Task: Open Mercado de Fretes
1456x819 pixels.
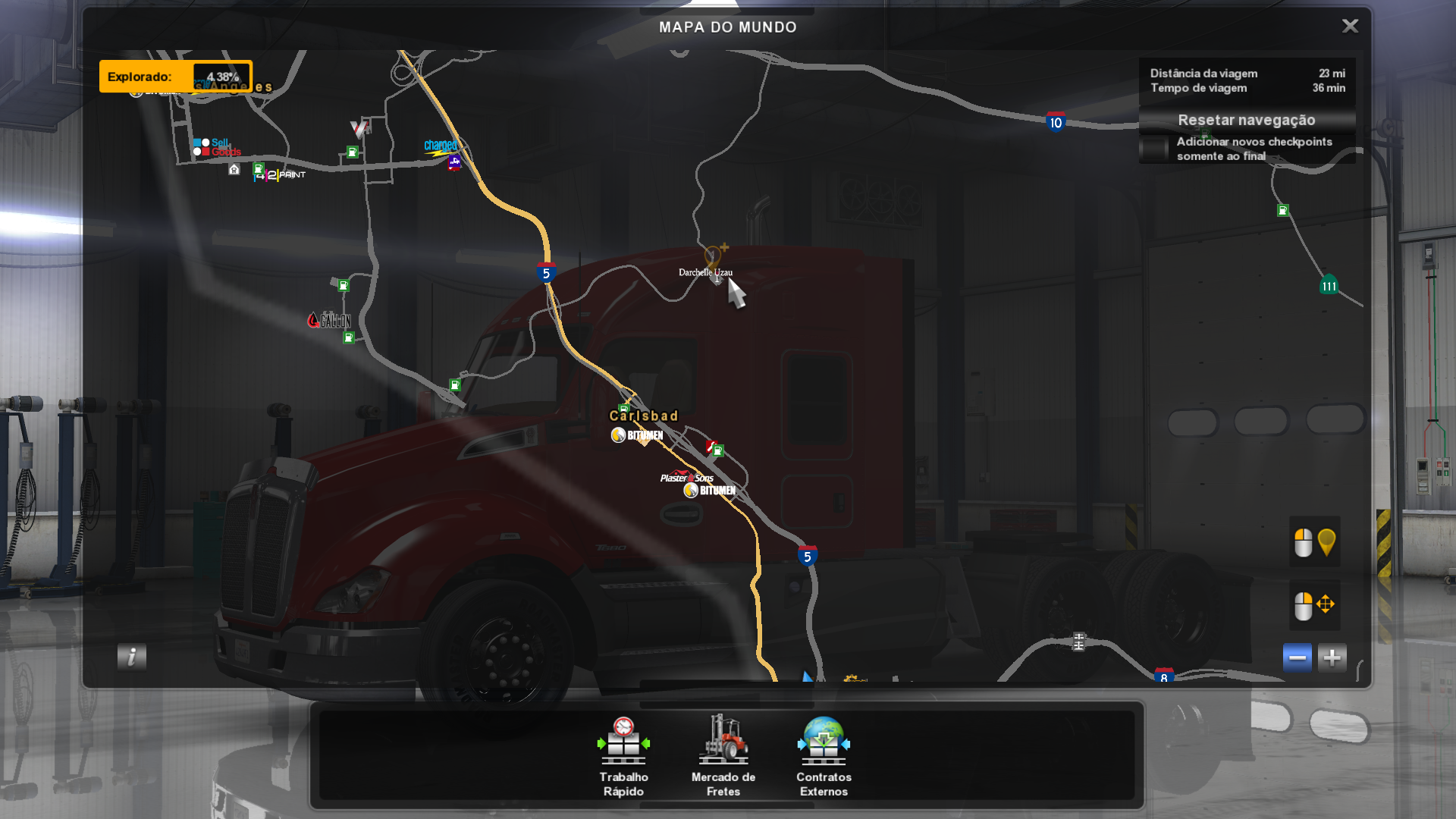Action: [723, 756]
